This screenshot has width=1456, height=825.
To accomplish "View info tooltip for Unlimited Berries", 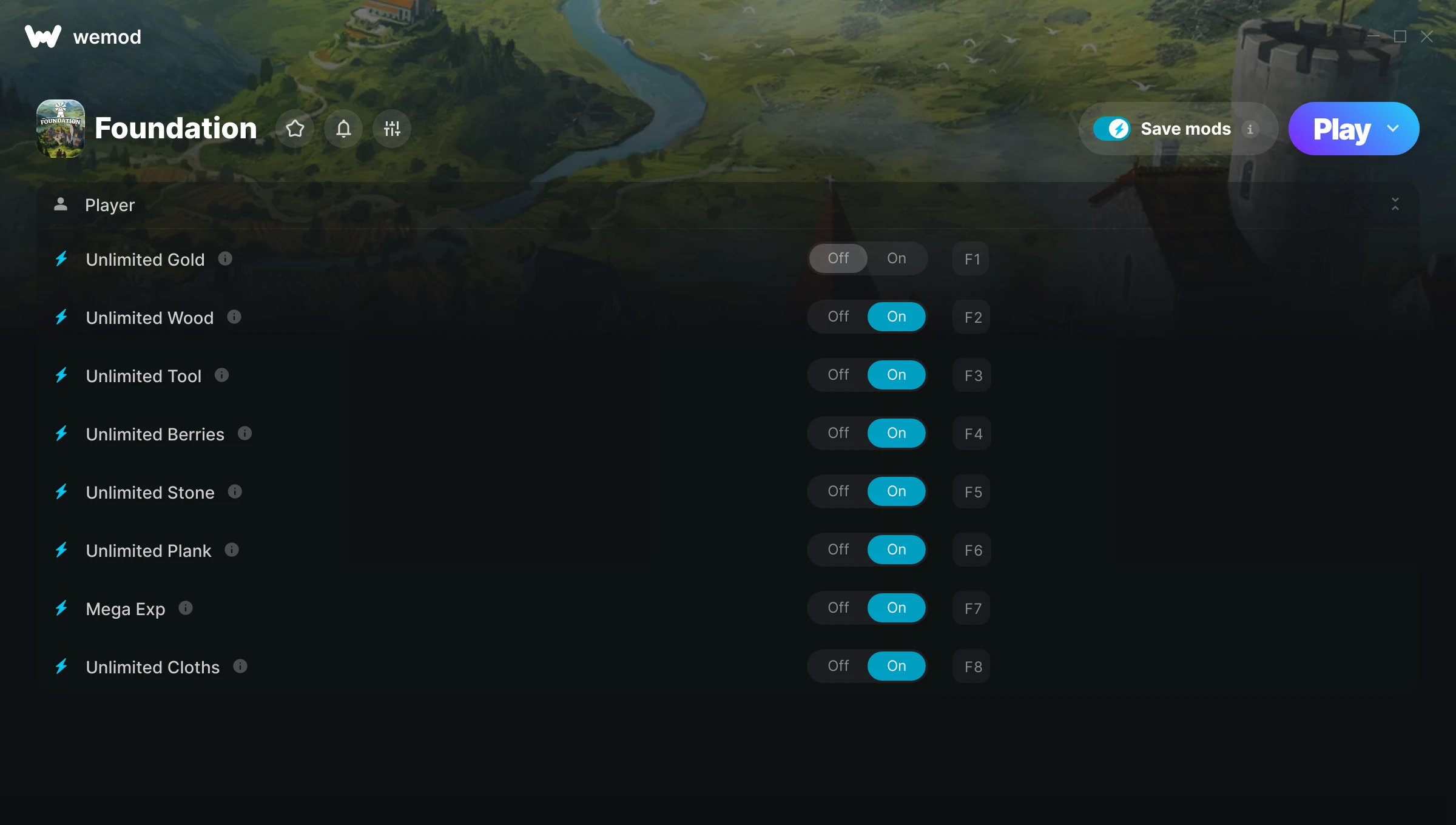I will click(244, 434).
